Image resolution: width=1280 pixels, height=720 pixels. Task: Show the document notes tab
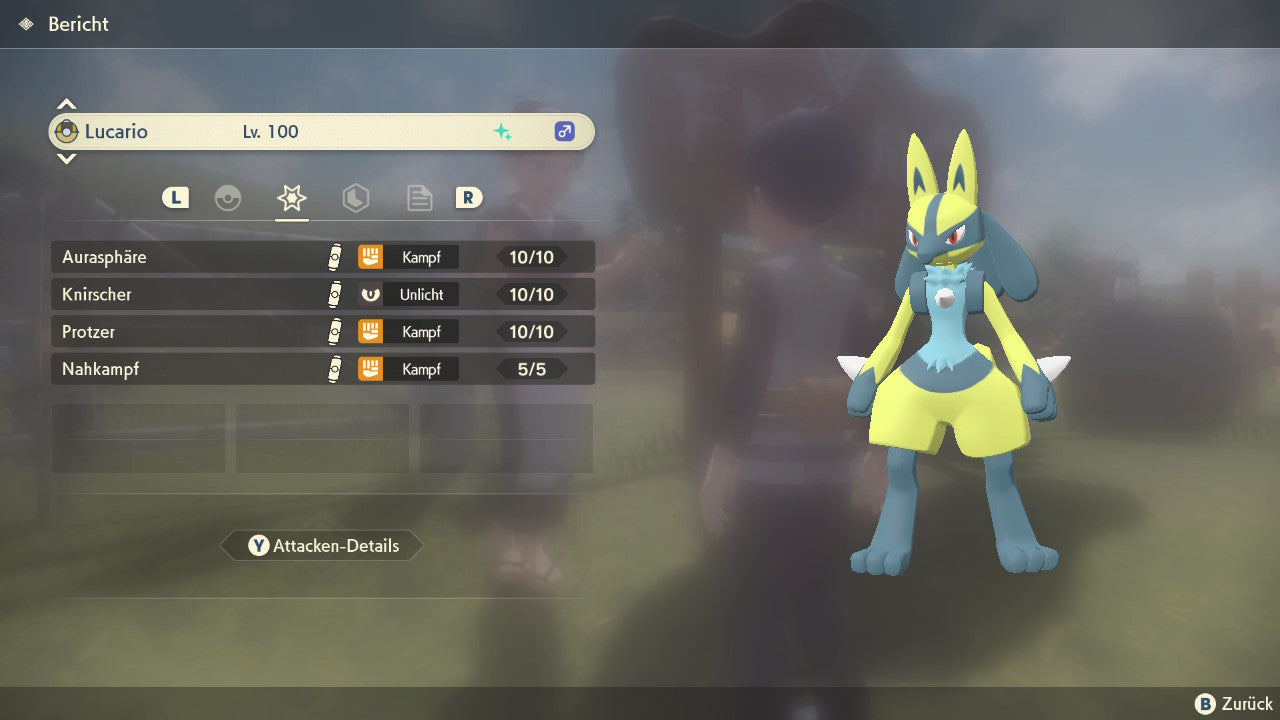(420, 198)
